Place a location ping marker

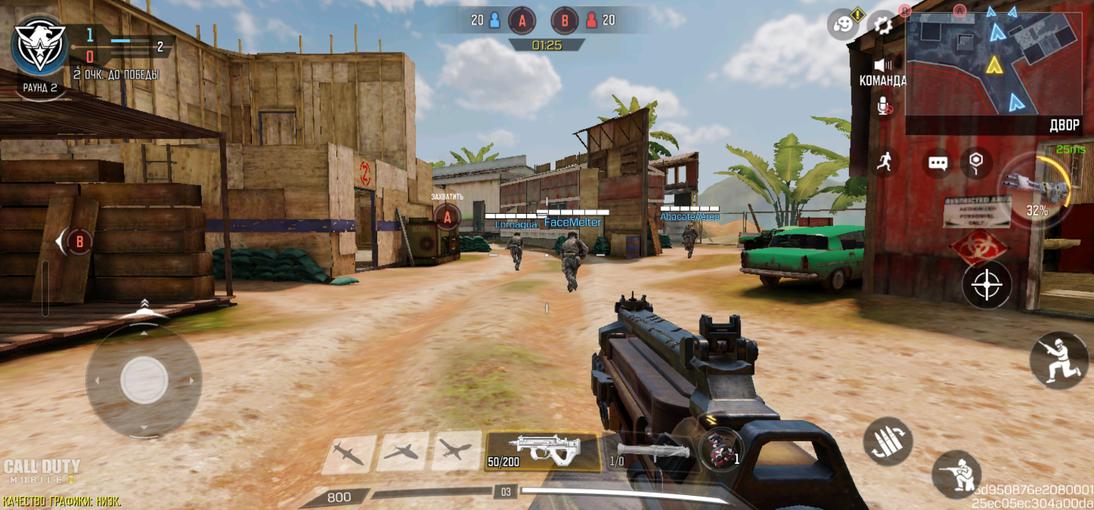(976, 162)
